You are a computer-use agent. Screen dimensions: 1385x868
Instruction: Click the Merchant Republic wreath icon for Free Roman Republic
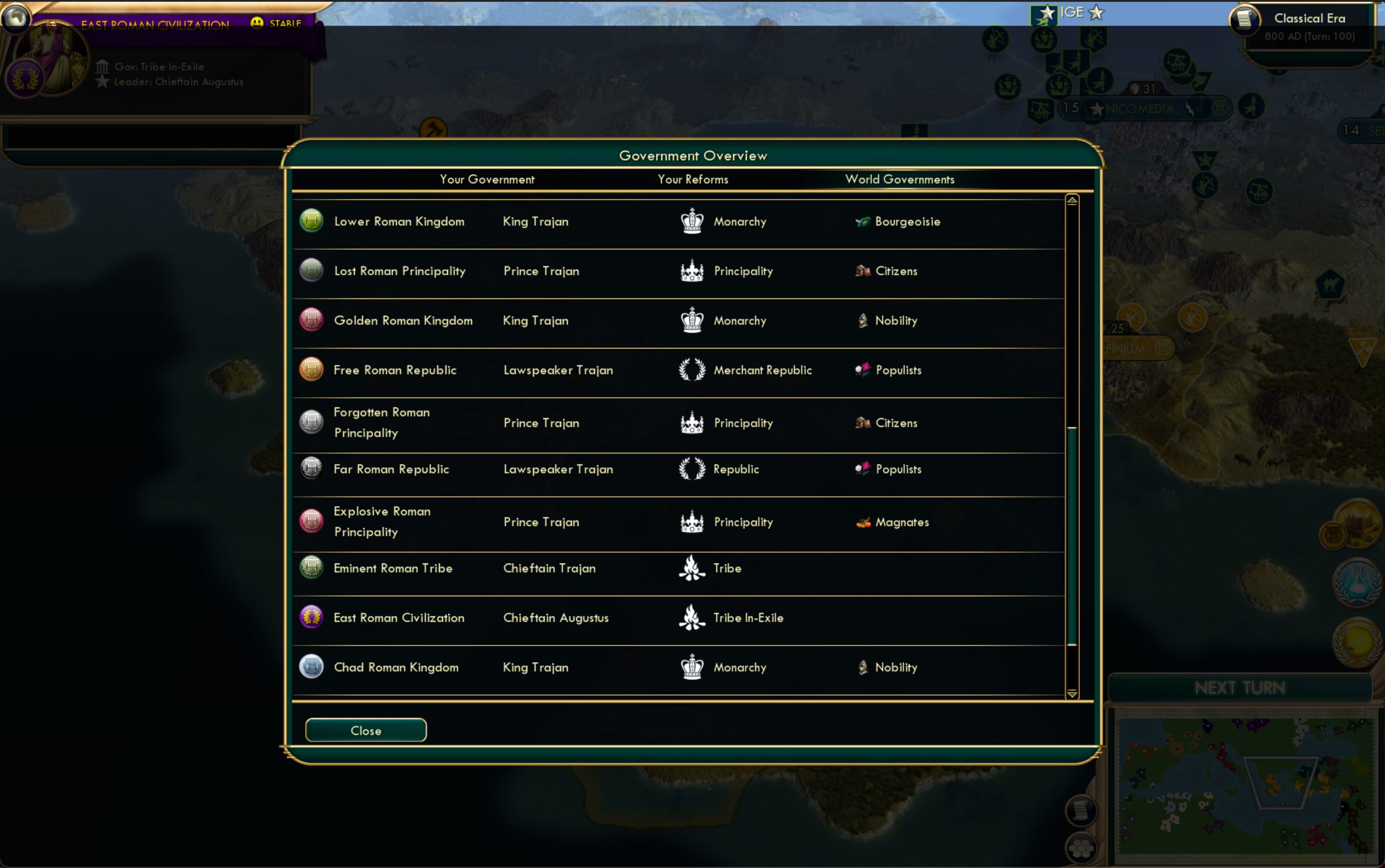pos(693,370)
